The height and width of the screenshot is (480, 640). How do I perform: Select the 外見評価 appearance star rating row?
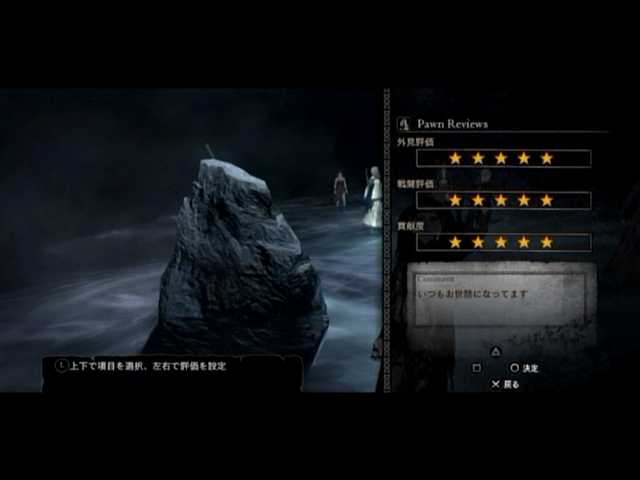[x=503, y=158]
